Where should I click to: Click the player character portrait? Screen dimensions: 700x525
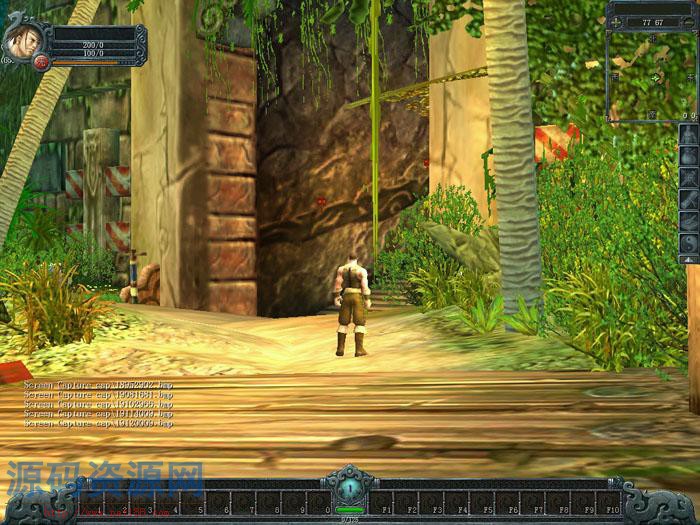[21, 40]
